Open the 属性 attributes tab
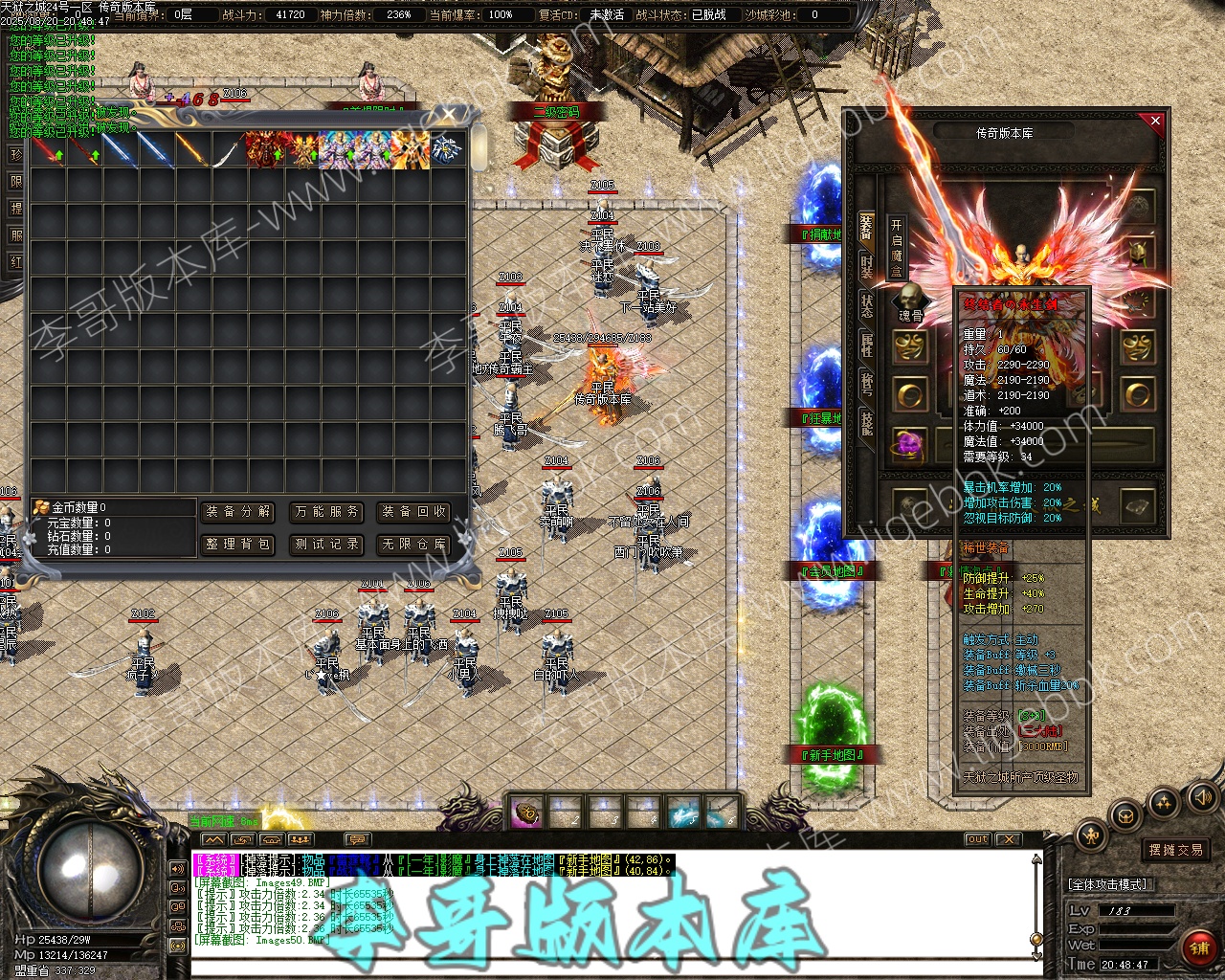 tap(866, 345)
